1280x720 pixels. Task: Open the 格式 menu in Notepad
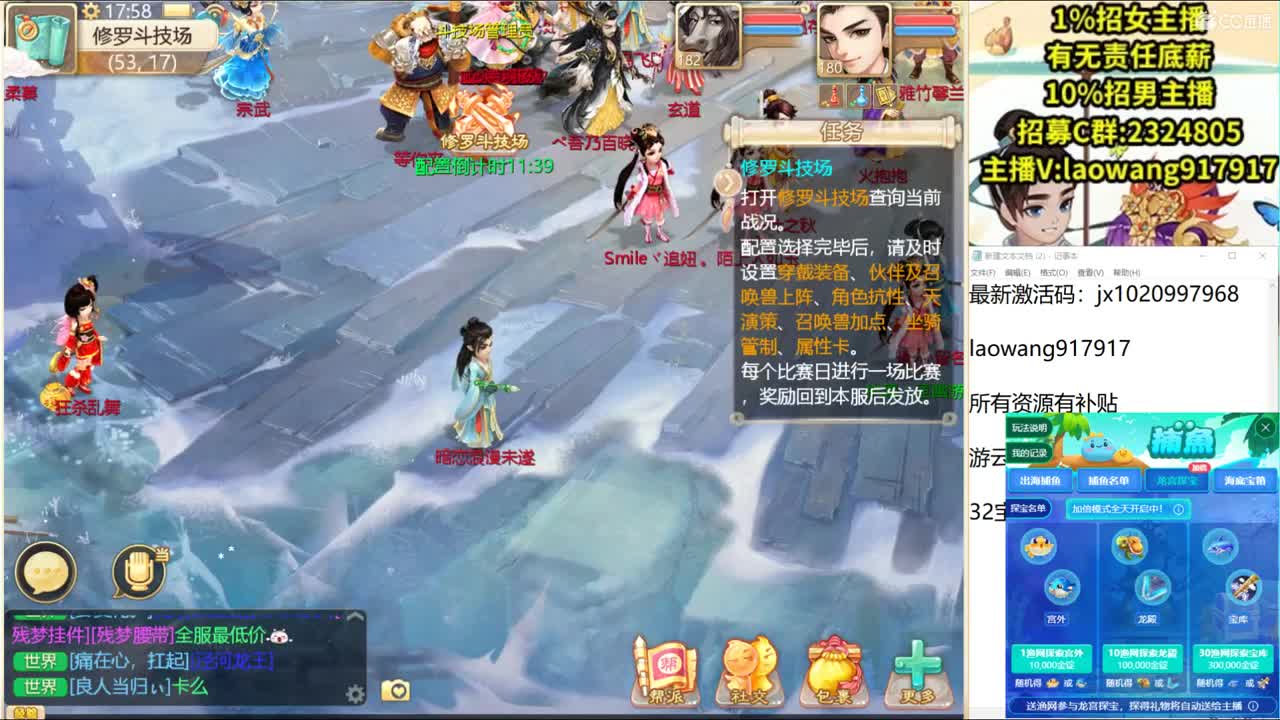click(x=1054, y=272)
